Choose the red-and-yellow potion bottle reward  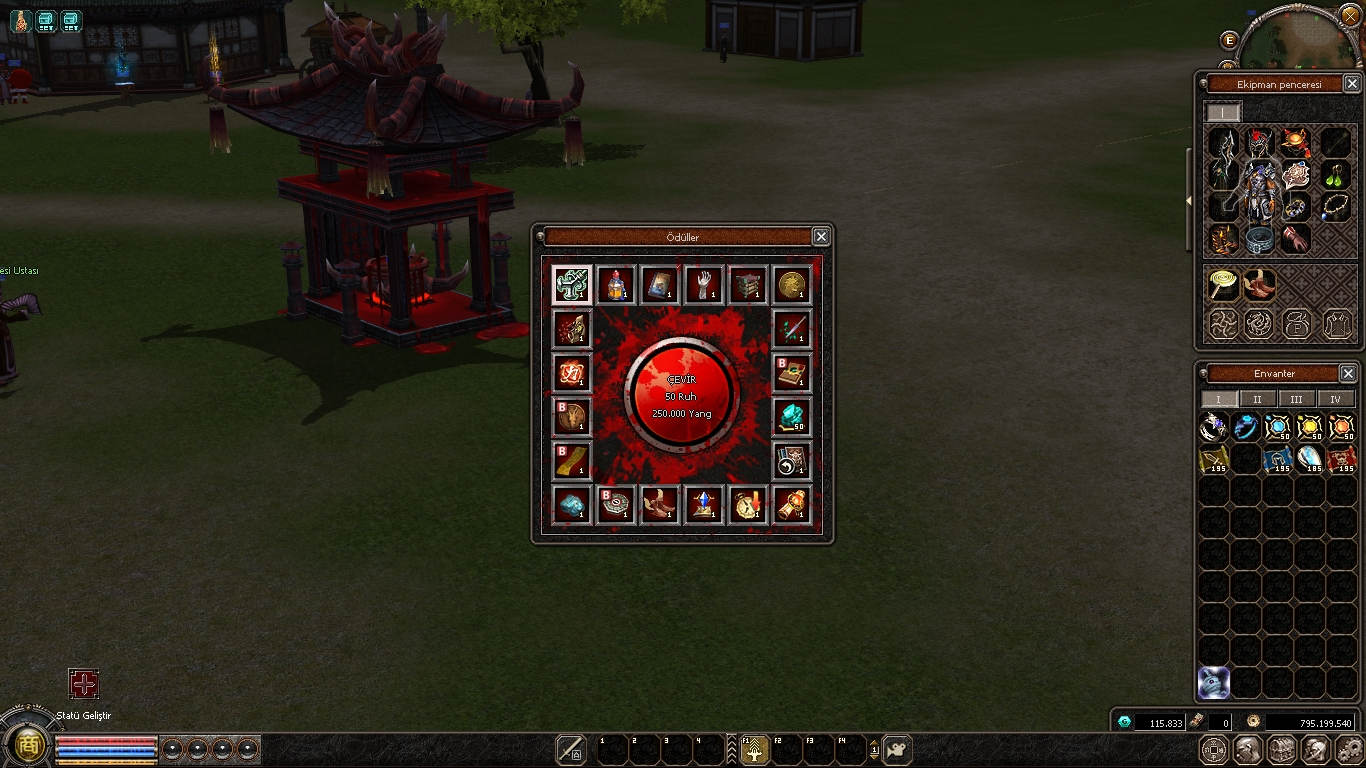point(616,284)
